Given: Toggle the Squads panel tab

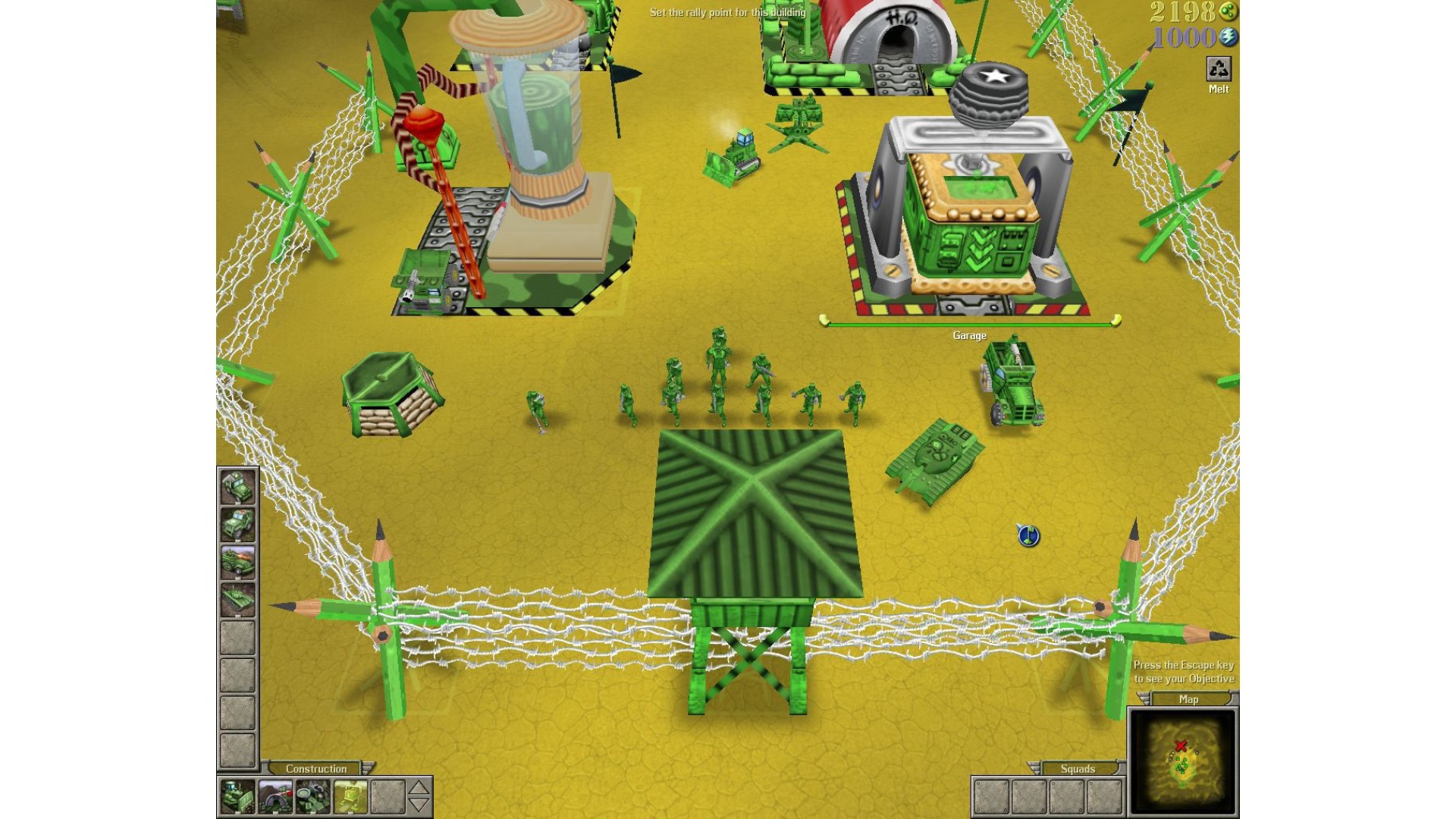Looking at the screenshot, I should [1077, 768].
